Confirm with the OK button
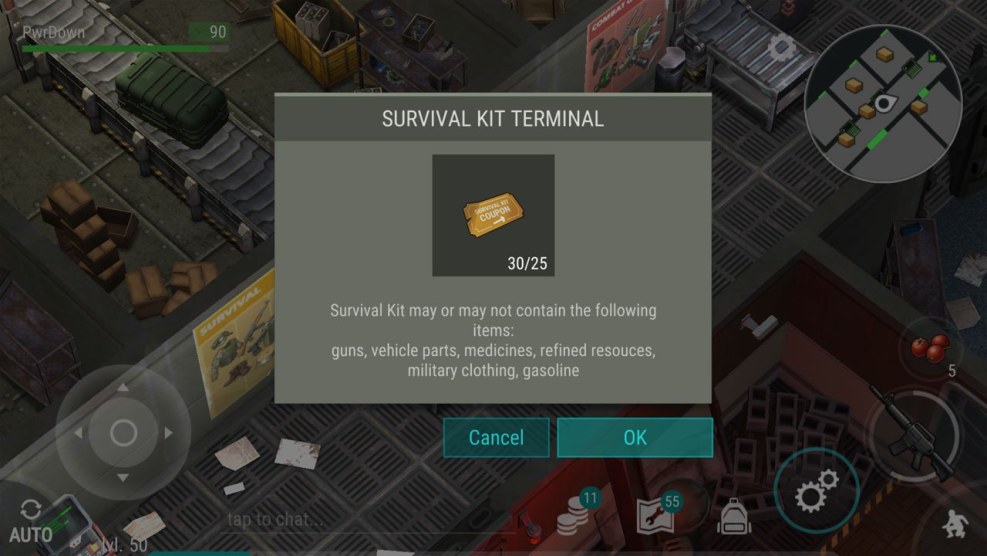The width and height of the screenshot is (987, 556). click(634, 437)
